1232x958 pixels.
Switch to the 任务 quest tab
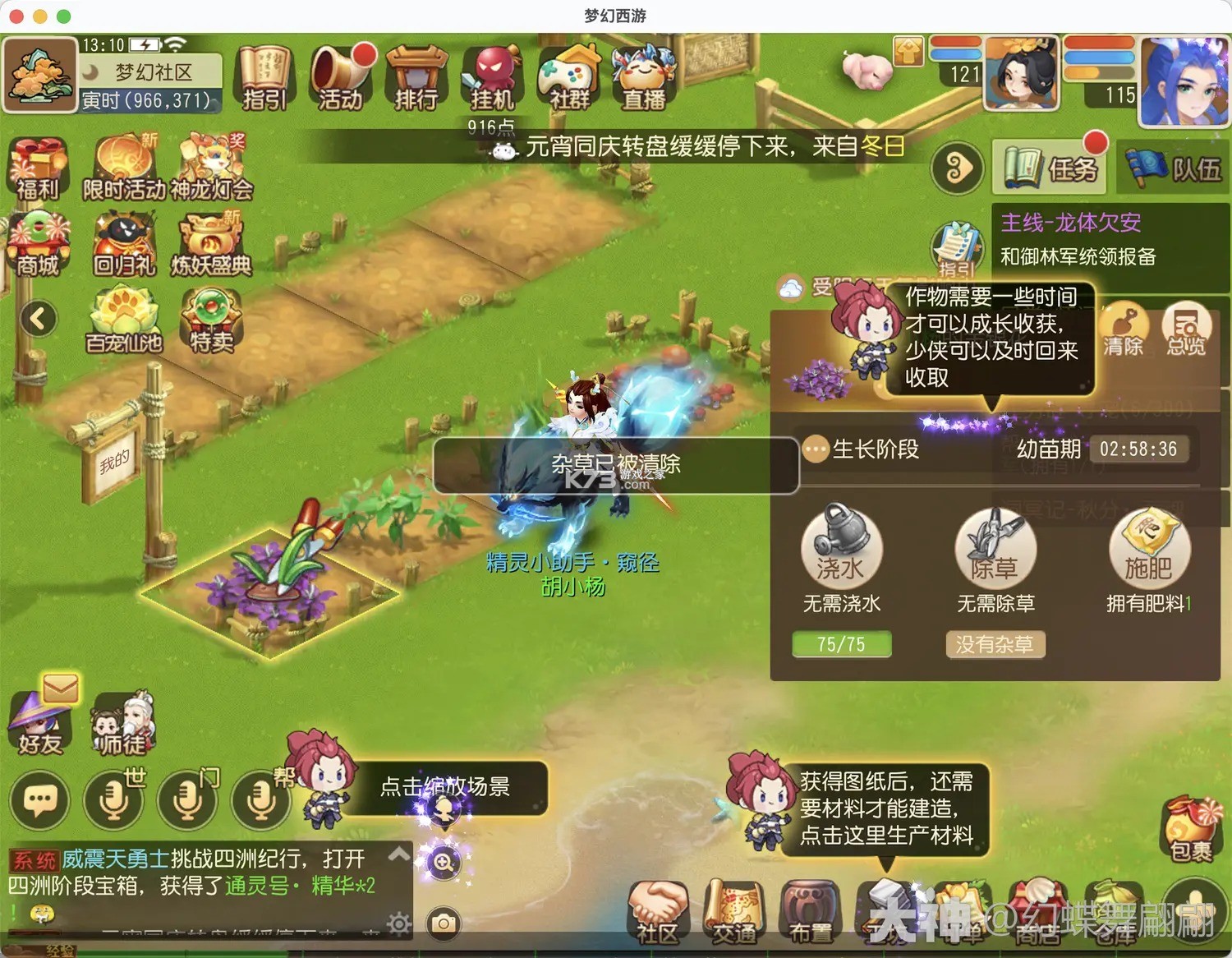click(x=1050, y=164)
